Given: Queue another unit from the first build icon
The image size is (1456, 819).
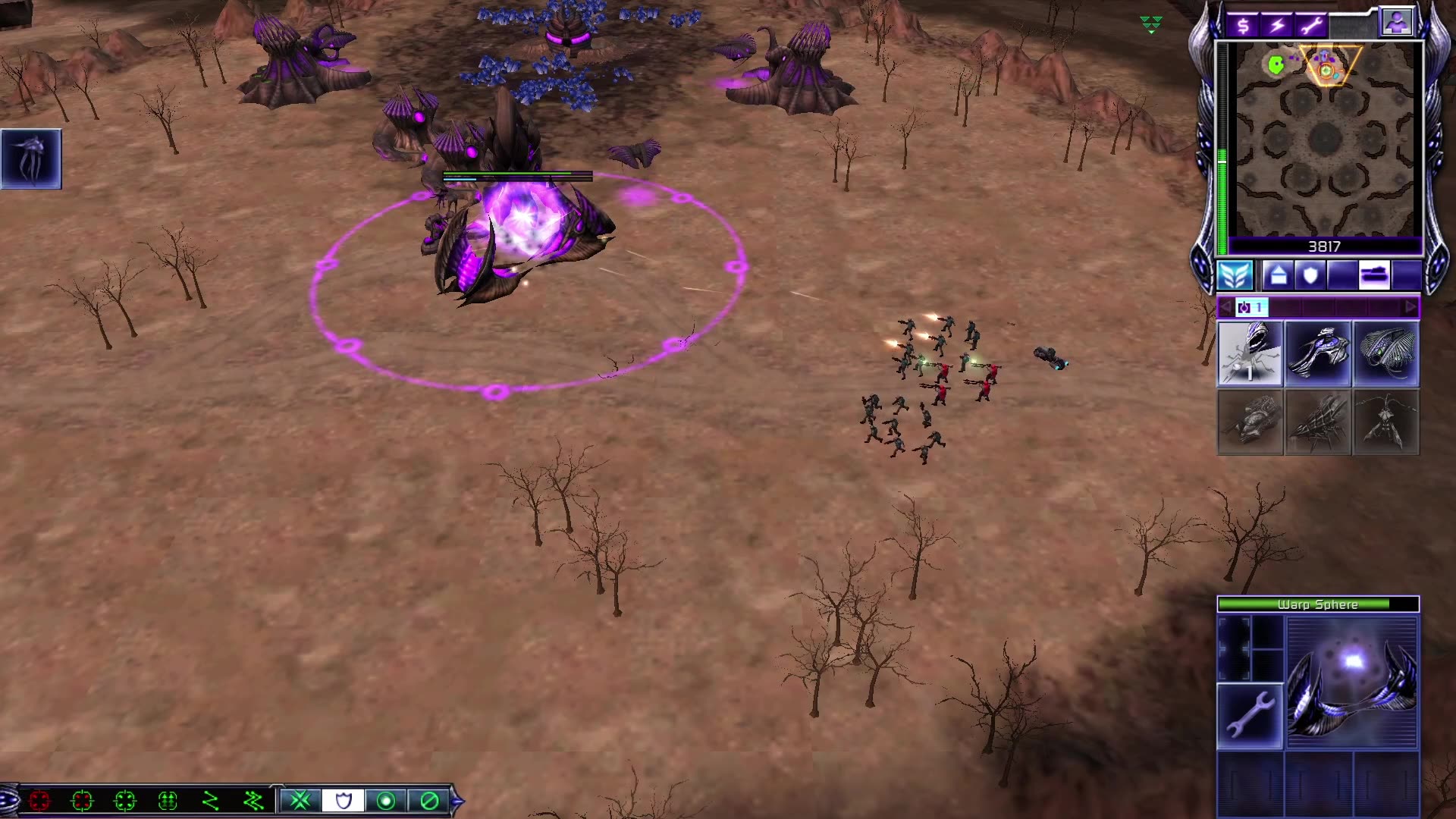Looking at the screenshot, I should click(x=1249, y=353).
